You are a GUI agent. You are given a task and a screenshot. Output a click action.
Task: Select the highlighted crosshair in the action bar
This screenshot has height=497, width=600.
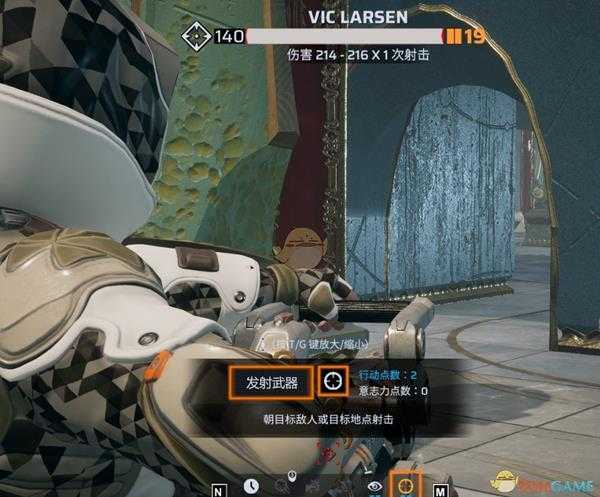407,484
